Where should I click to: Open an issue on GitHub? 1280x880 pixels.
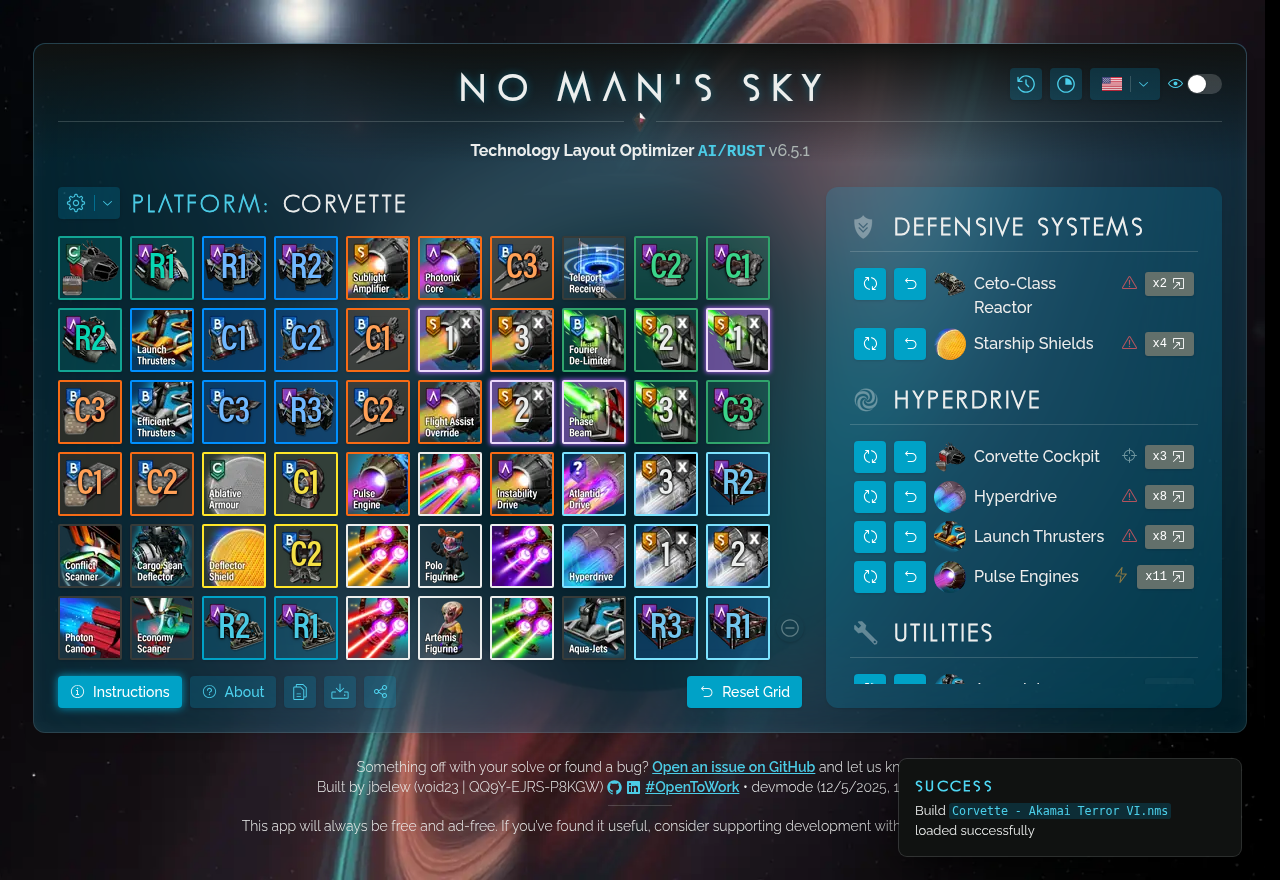[x=733, y=766]
